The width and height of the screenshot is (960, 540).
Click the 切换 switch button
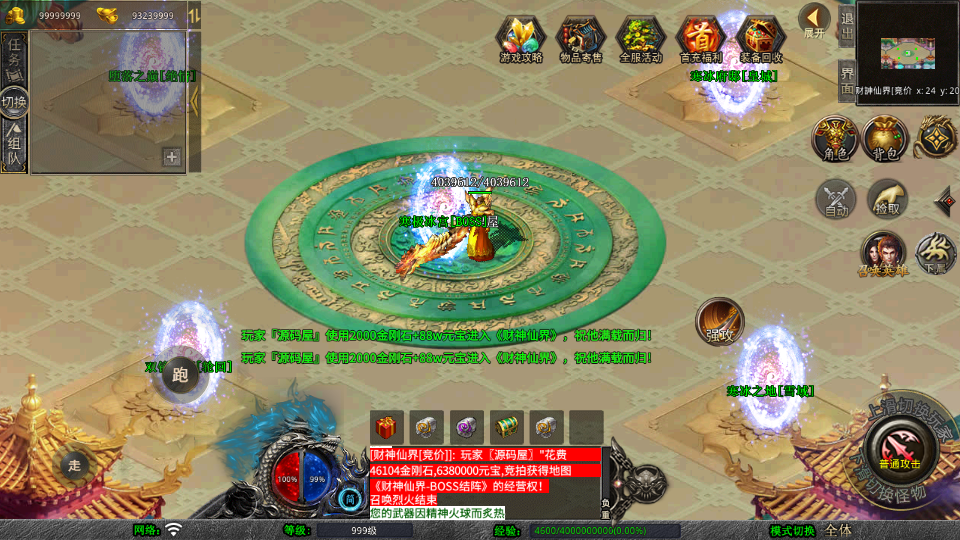pos(14,102)
